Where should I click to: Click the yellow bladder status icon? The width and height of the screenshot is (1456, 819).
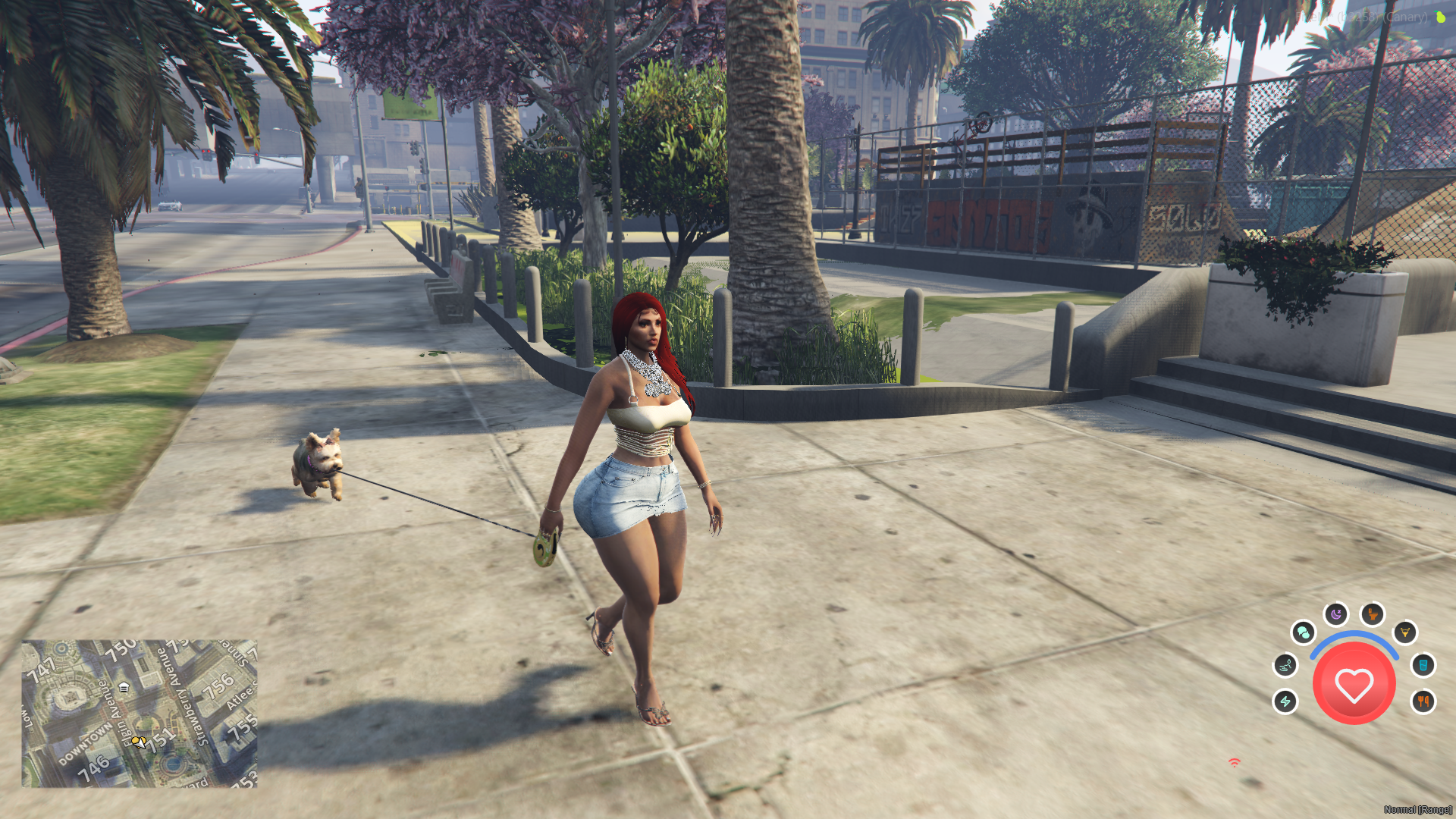1405,632
